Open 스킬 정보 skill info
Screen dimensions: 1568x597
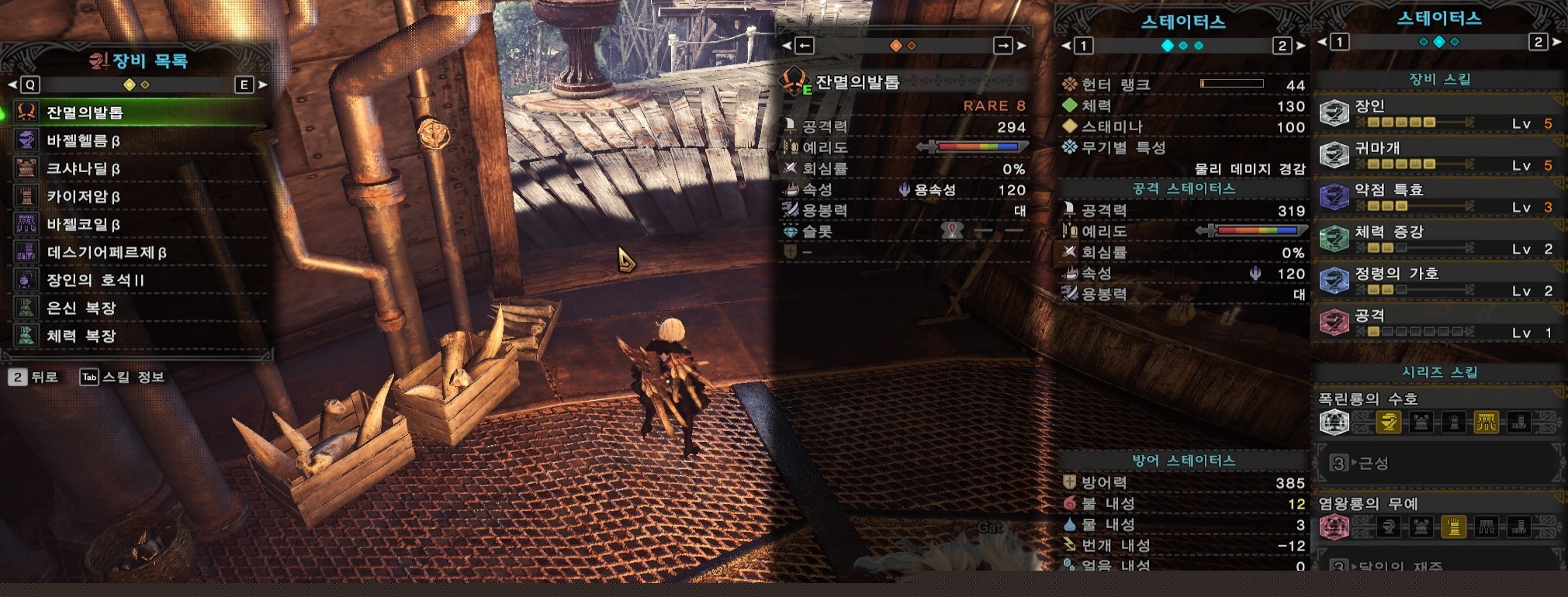(124, 377)
